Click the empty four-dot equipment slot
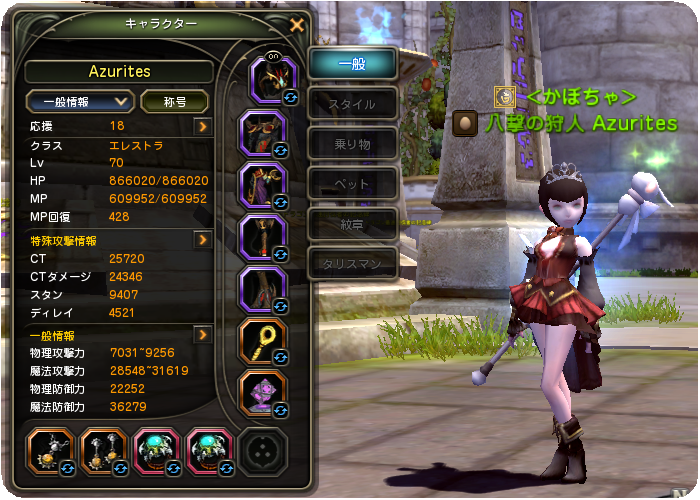 [x=264, y=450]
